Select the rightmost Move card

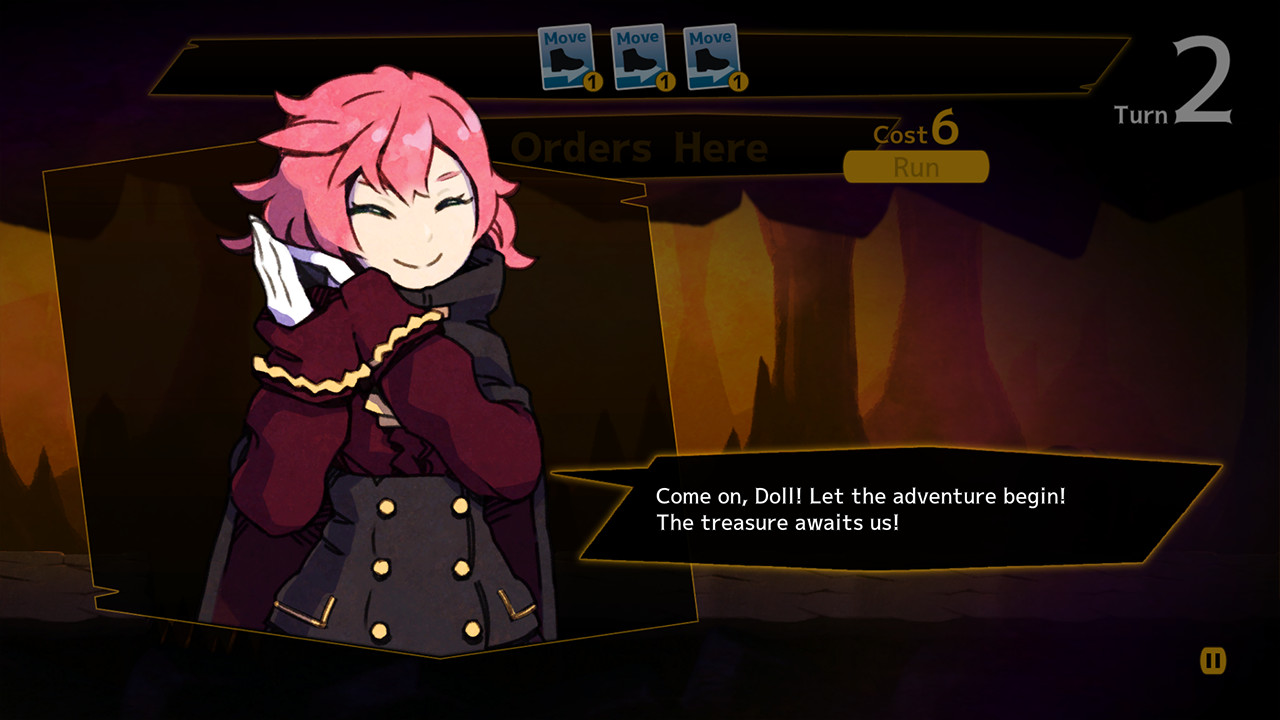[x=712, y=55]
